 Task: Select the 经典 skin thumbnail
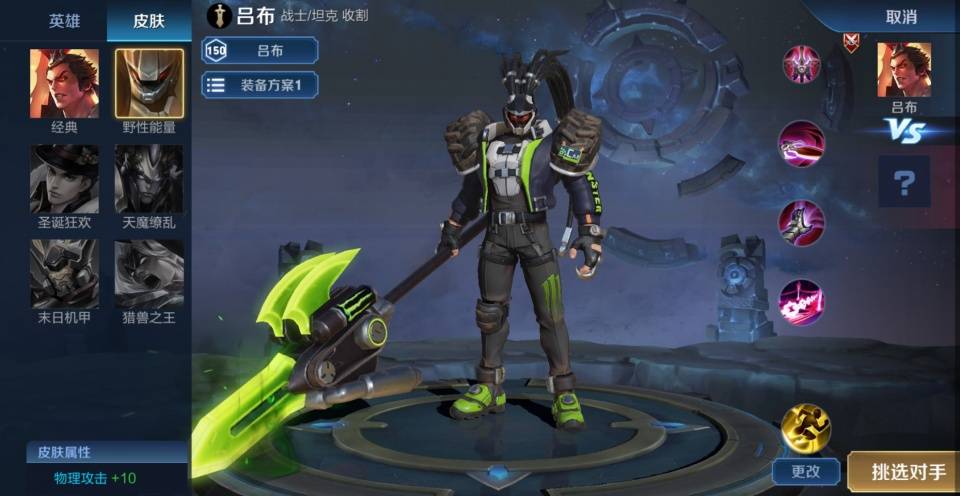coord(64,83)
